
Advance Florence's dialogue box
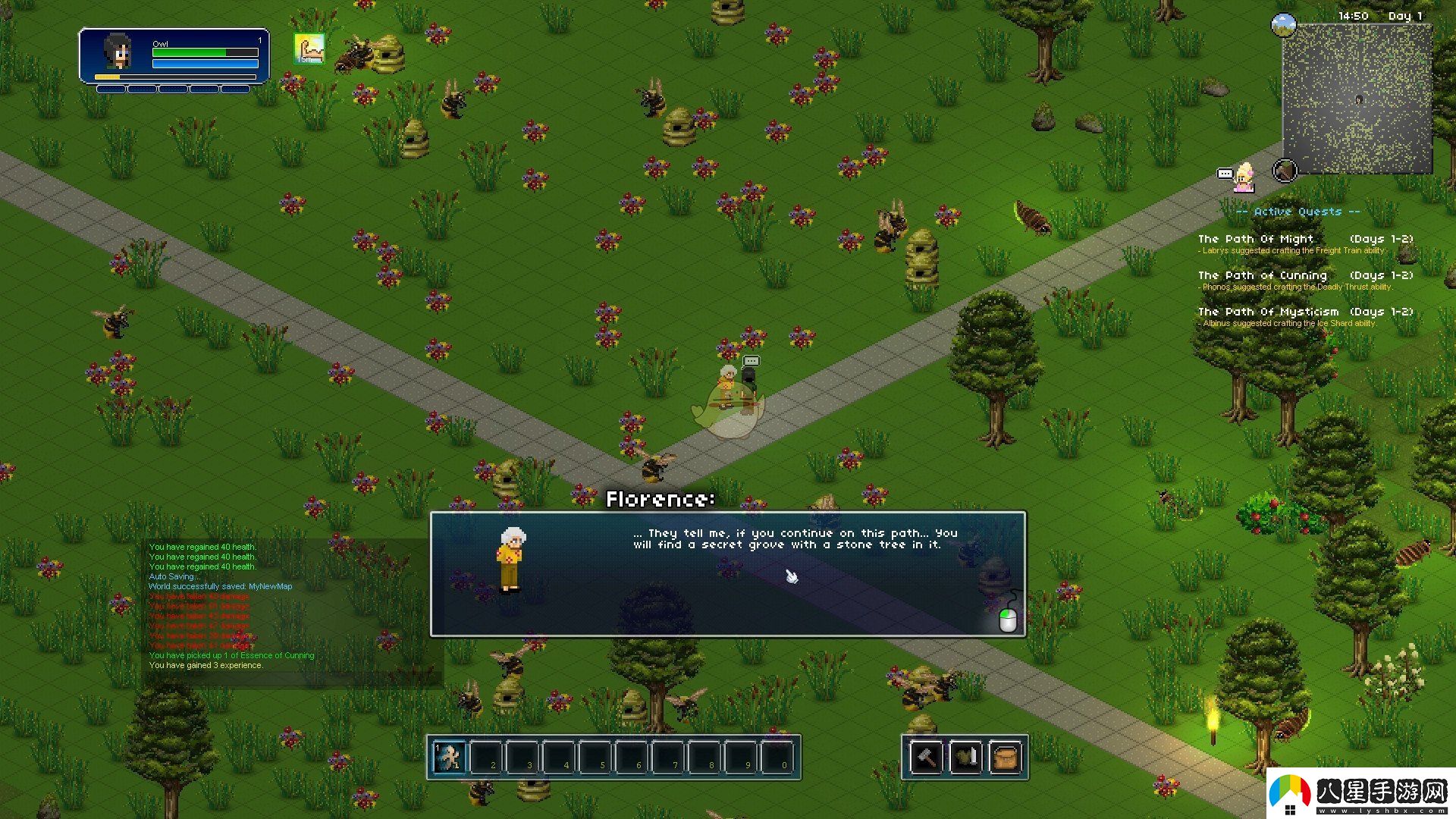pyautogui.click(x=727, y=574)
